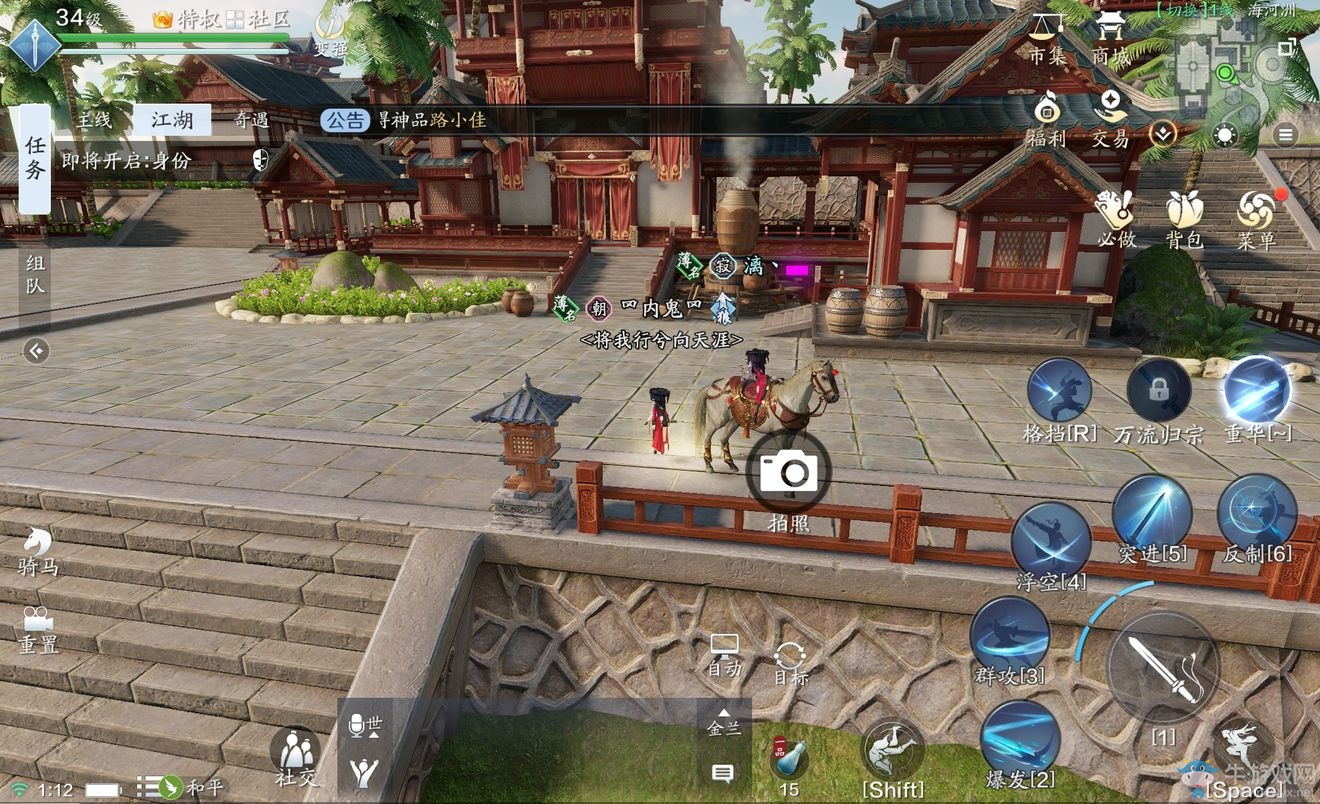Viewport: 1320px width, 804px height.
Task: Collapse the left quest panel arrow
Action: 37,352
